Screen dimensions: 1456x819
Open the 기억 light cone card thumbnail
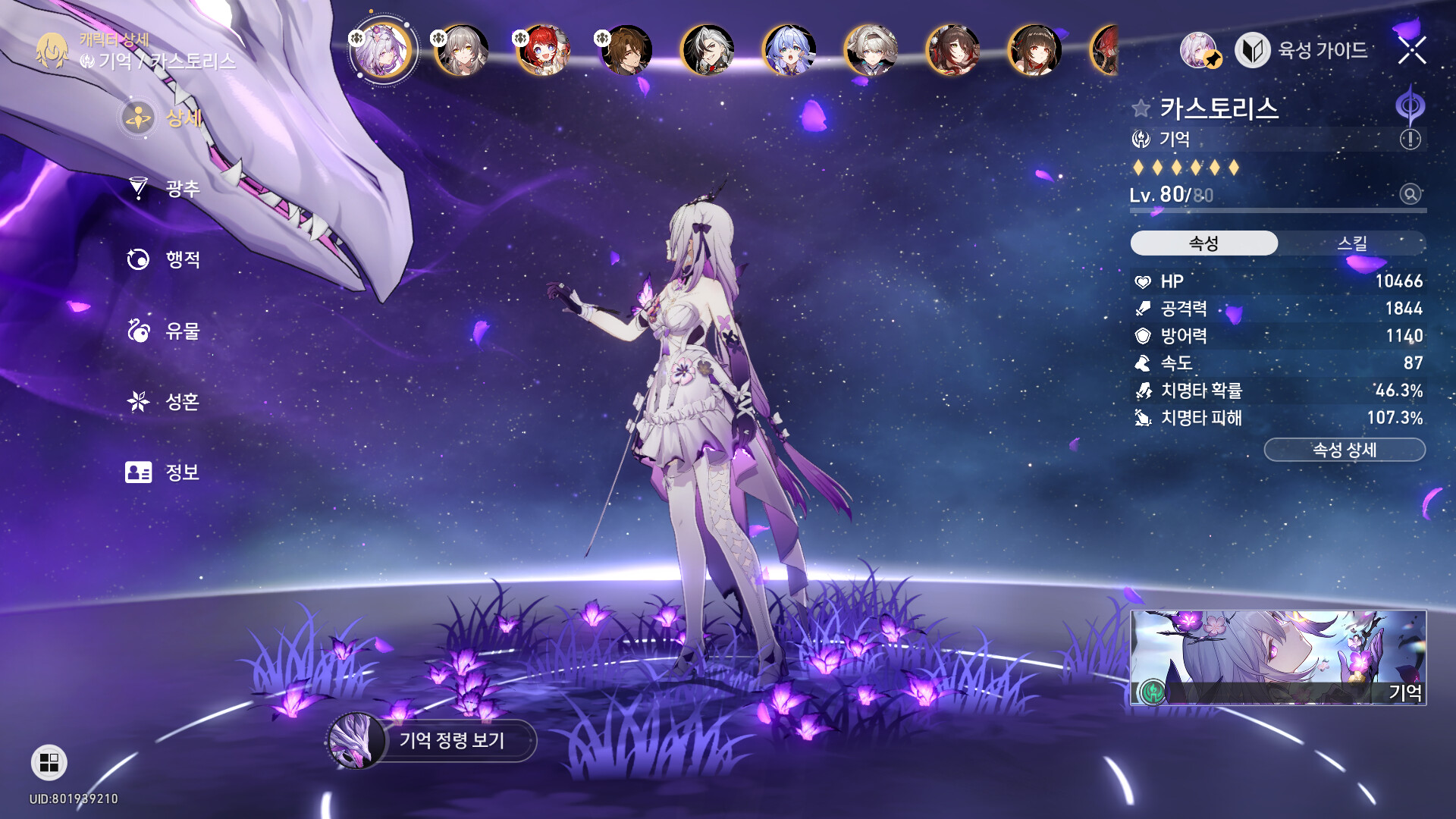point(1278,657)
